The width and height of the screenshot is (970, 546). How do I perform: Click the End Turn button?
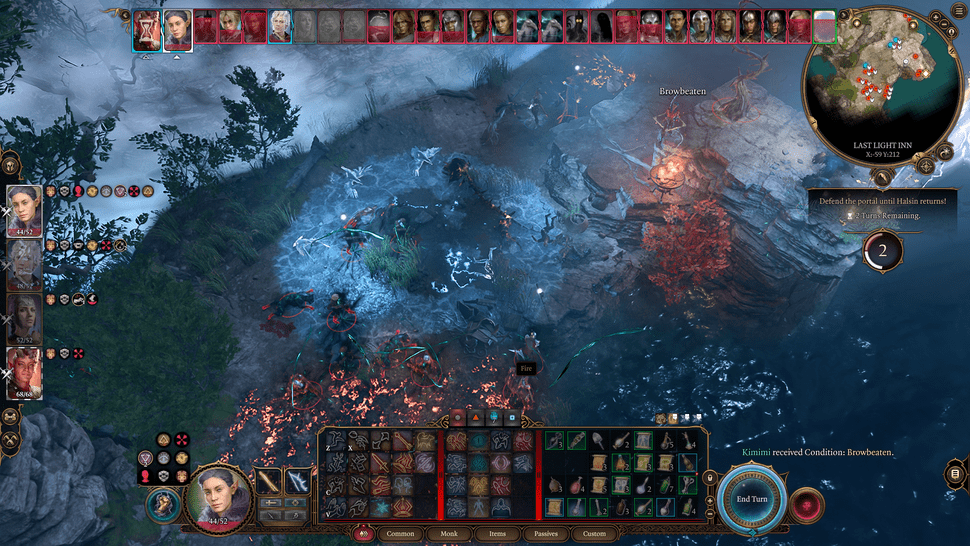pos(751,498)
